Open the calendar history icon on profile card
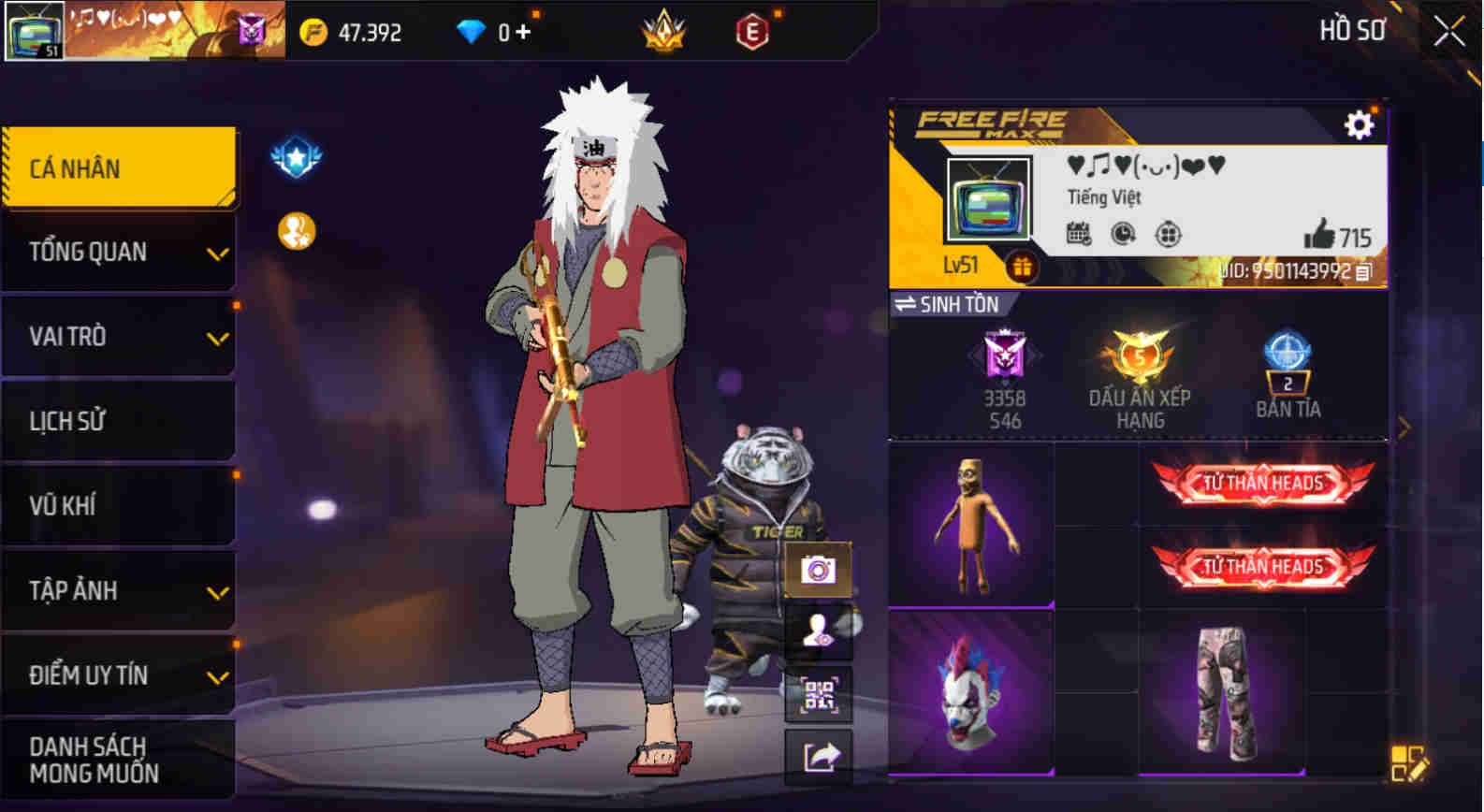1484x812 pixels. point(1078,235)
